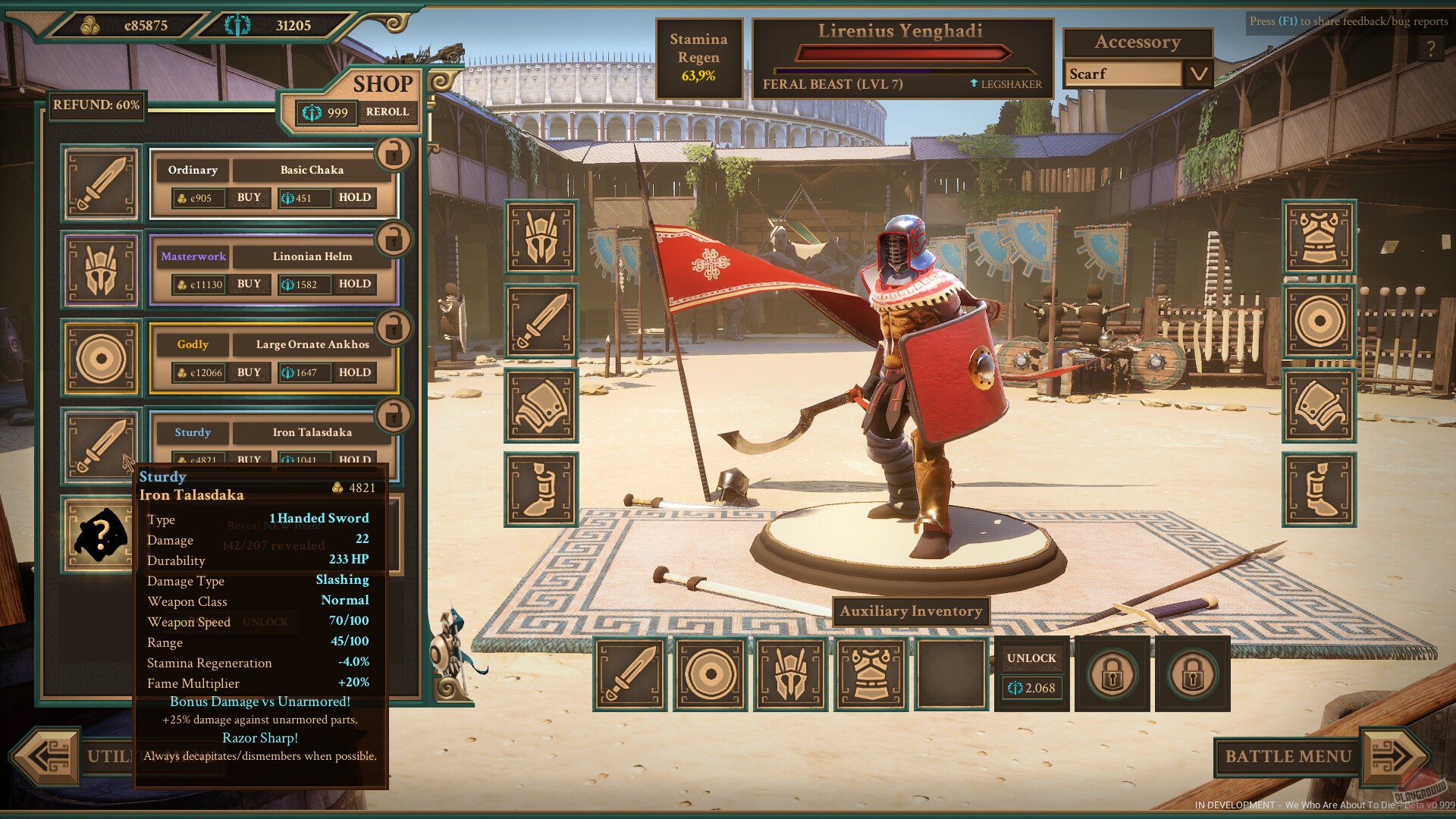
Task: Select the helmet equipment slot icon
Action: [541, 237]
